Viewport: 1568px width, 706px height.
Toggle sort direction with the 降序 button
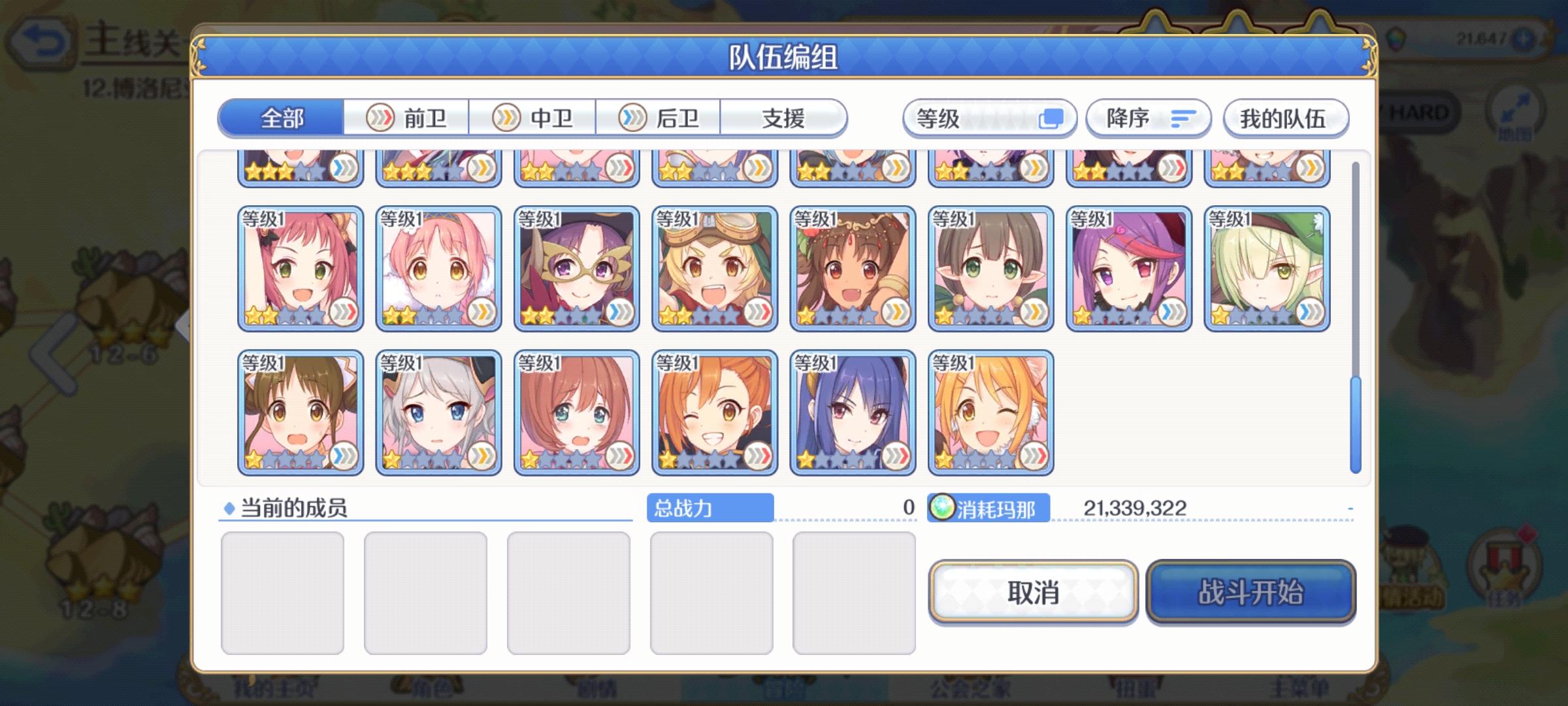tap(1147, 118)
